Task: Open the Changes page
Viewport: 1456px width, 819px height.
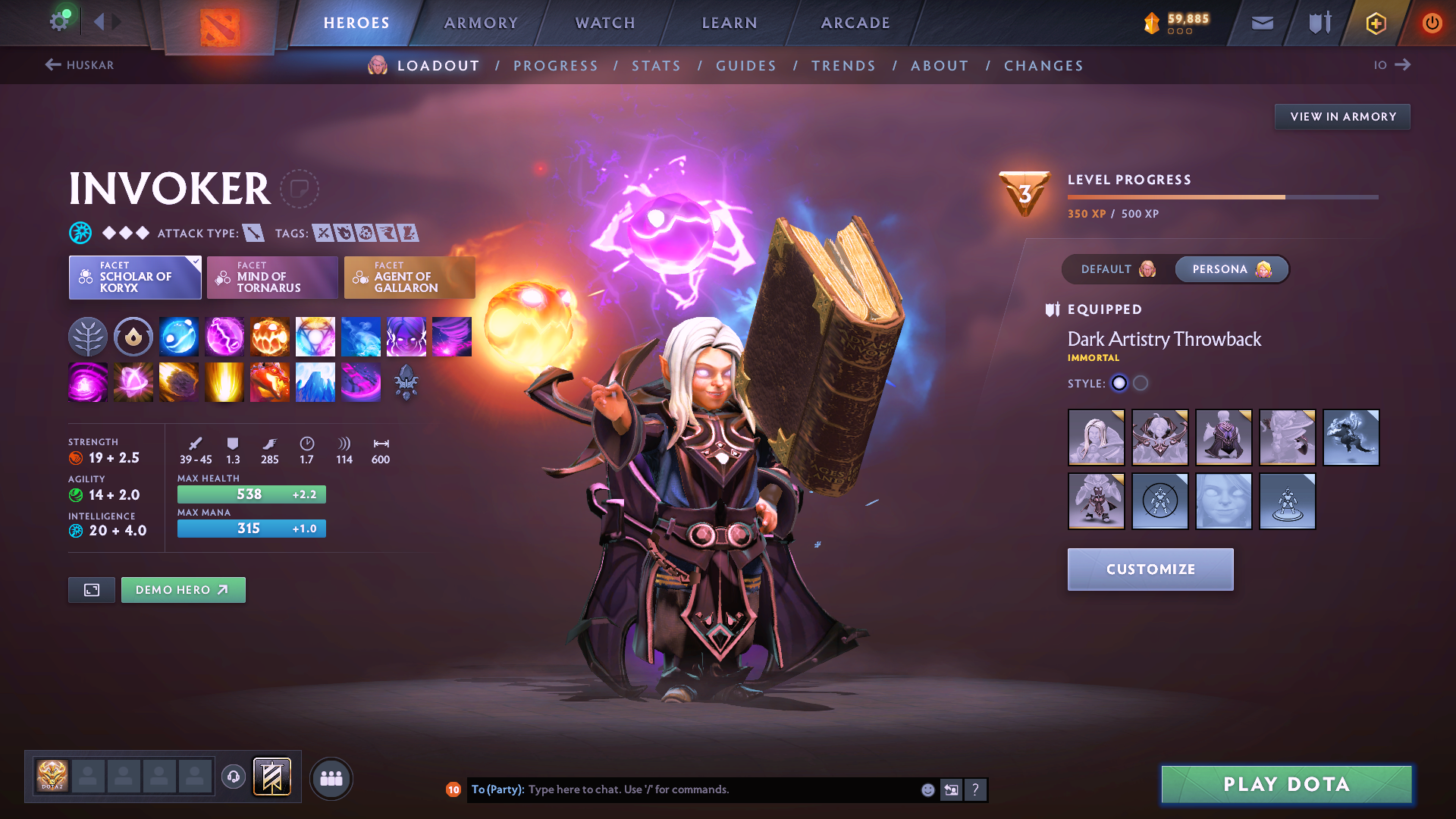Action: click(1043, 66)
